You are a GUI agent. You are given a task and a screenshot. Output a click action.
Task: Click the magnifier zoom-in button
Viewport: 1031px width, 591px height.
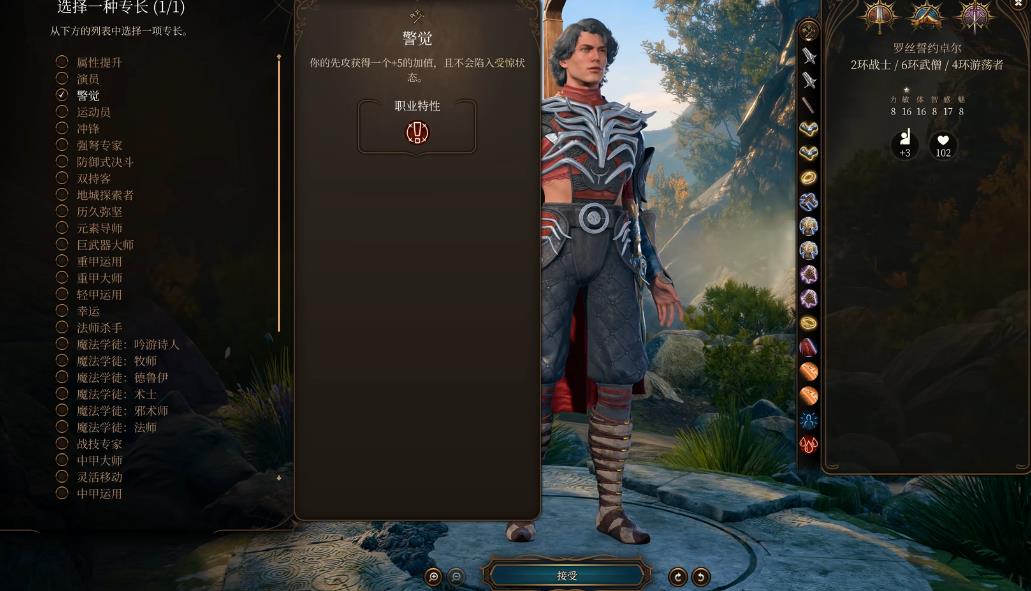pyautogui.click(x=433, y=576)
